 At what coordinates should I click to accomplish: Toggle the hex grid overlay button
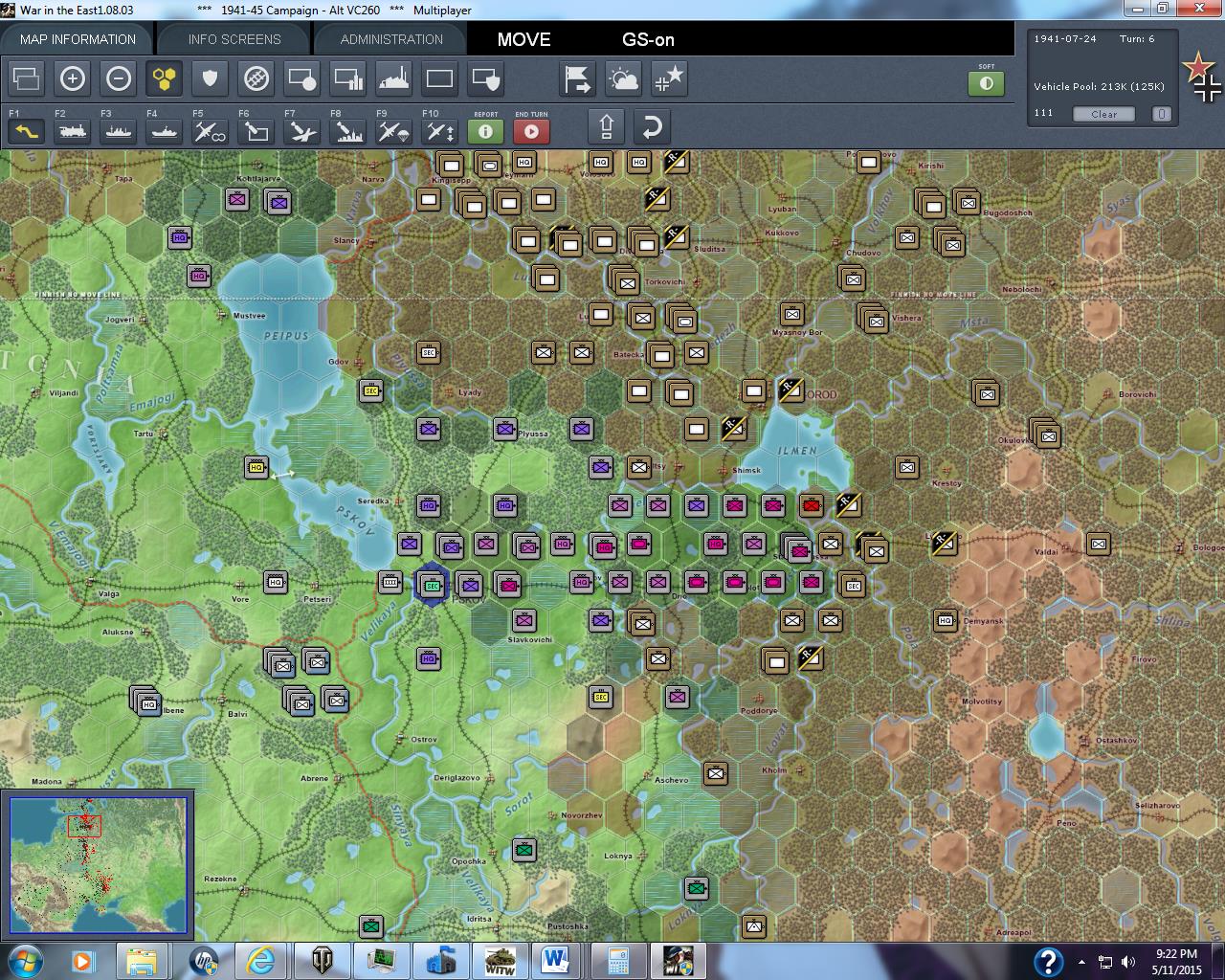click(164, 78)
